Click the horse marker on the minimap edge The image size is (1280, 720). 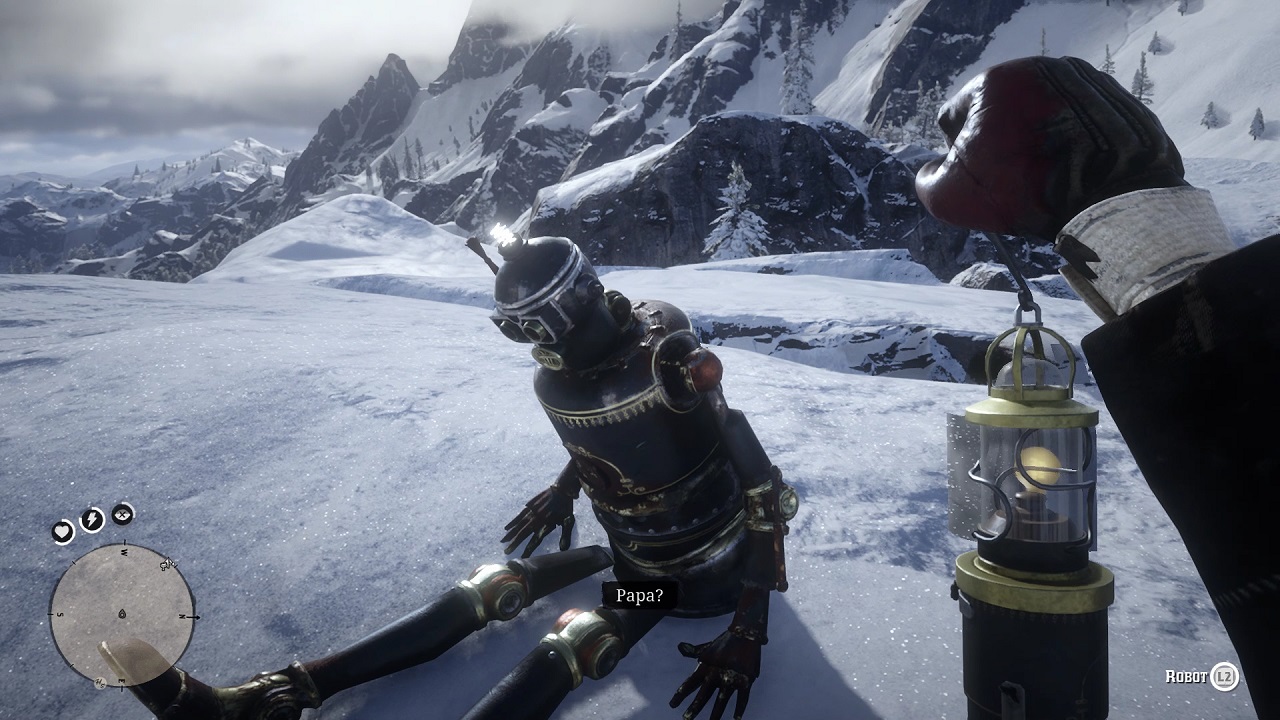[168, 565]
